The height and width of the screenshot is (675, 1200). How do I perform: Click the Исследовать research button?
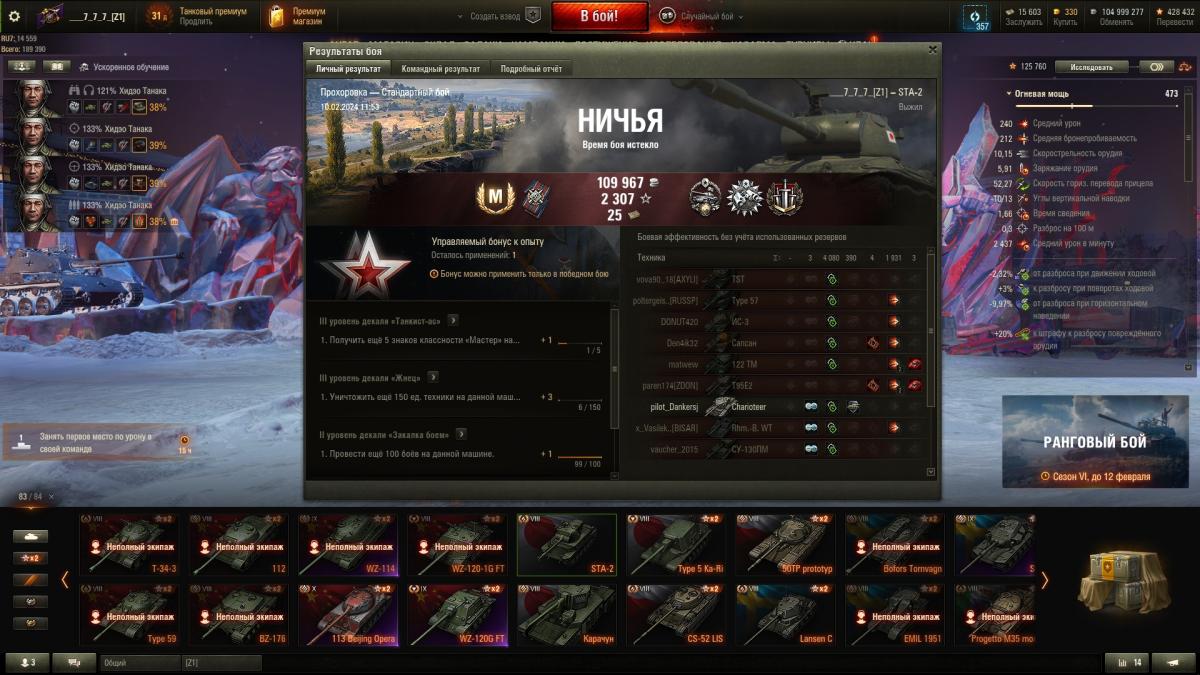[1090, 67]
